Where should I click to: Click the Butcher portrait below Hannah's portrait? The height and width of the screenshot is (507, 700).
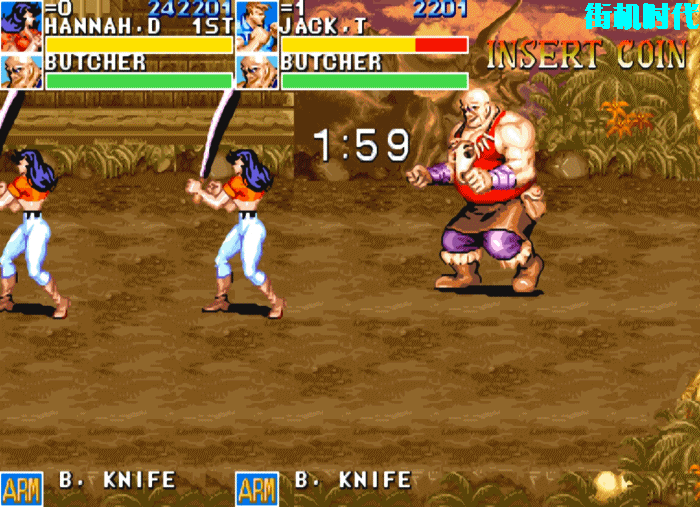click(x=21, y=72)
